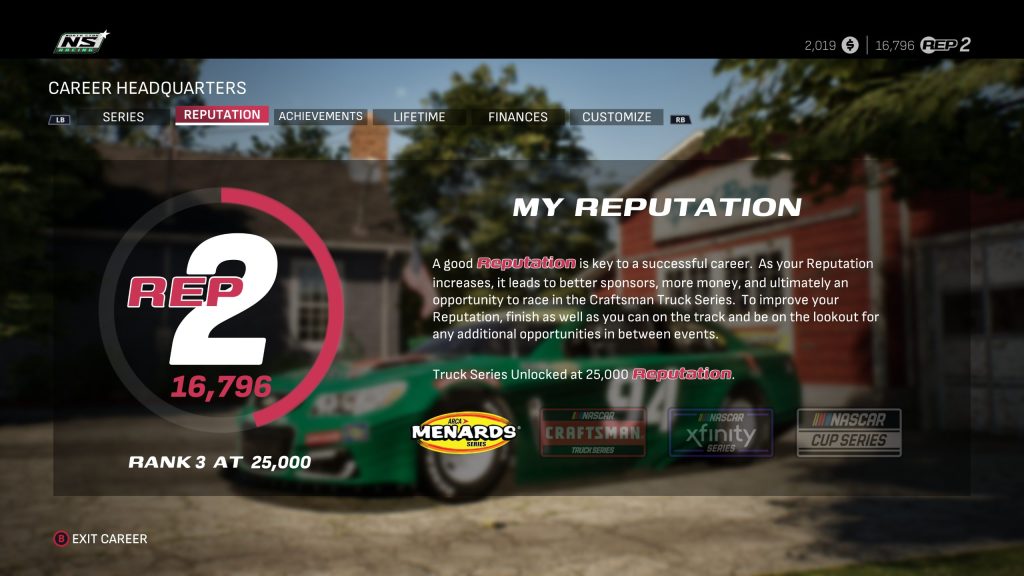The image size is (1024, 576).
Task: Select the ARCA Menards Series logo
Action: click(x=466, y=432)
